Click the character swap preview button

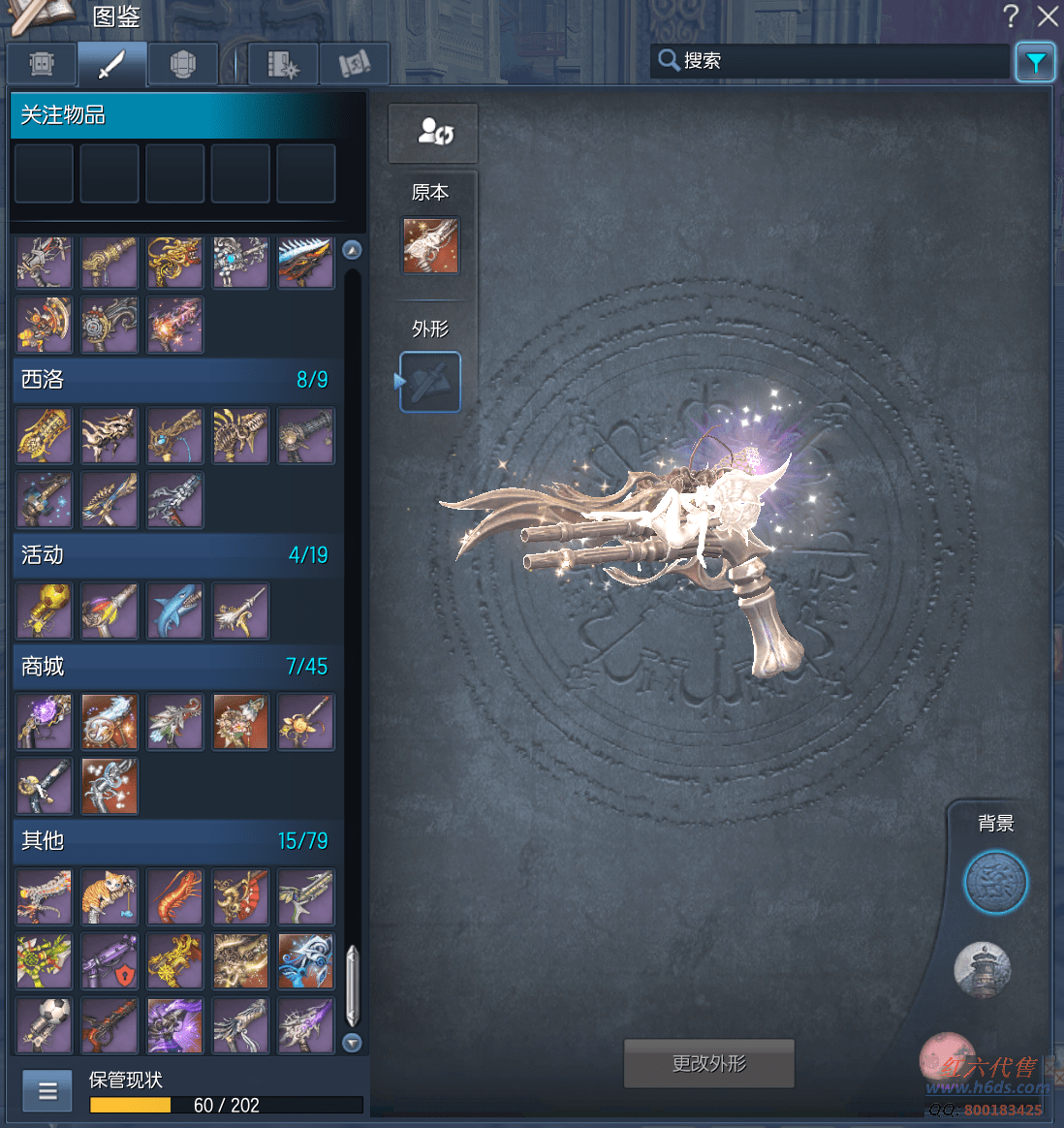433,132
